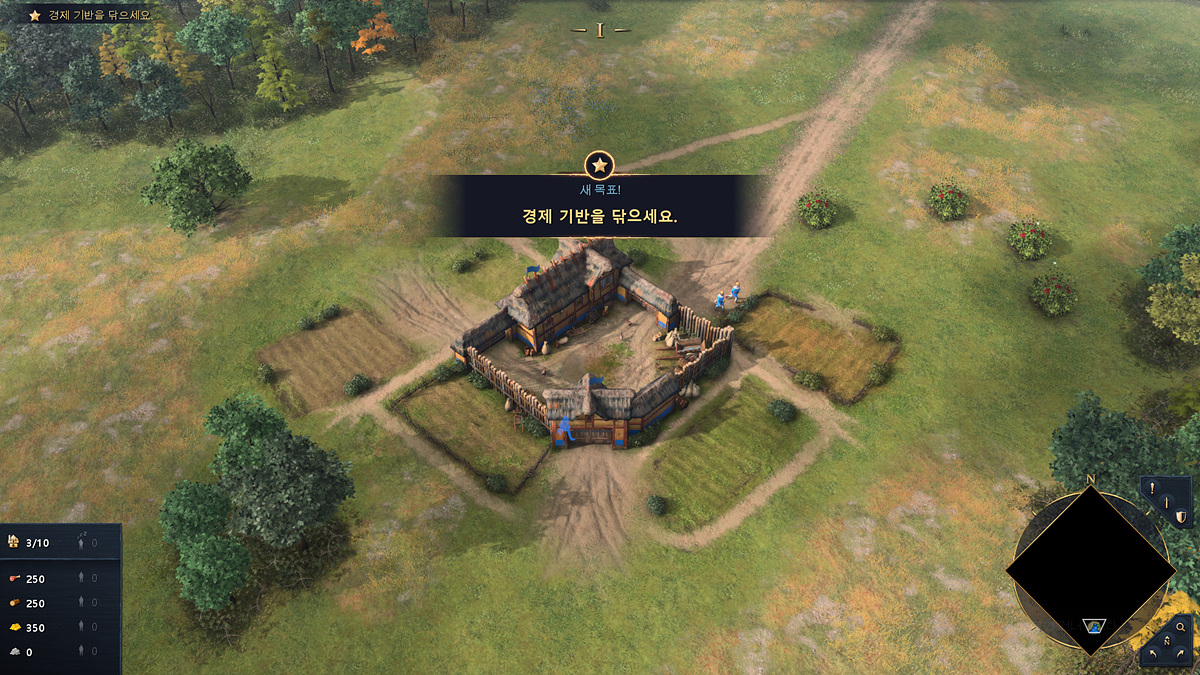Click the magnifying glass minimap zoom button
1200x675 pixels.
pos(1181,627)
